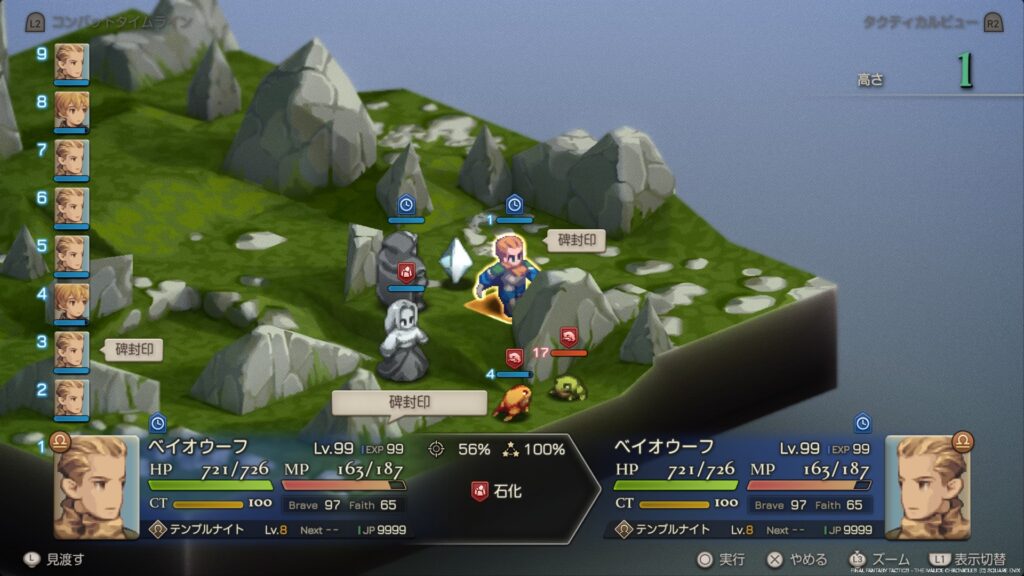
Task: Click turn order portrait number 7
Action: click(x=72, y=156)
